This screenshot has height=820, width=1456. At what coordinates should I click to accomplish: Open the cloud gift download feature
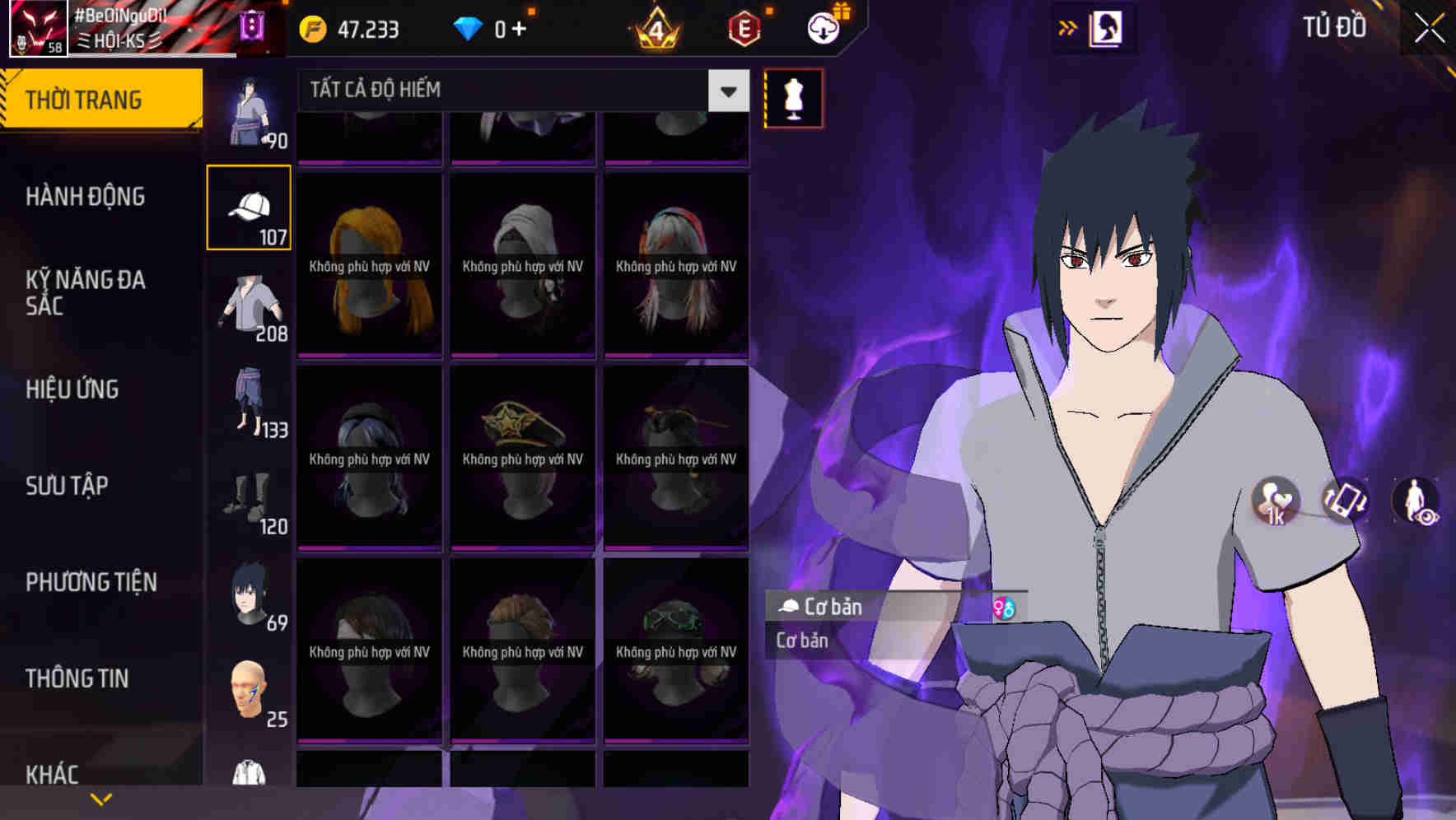click(823, 27)
